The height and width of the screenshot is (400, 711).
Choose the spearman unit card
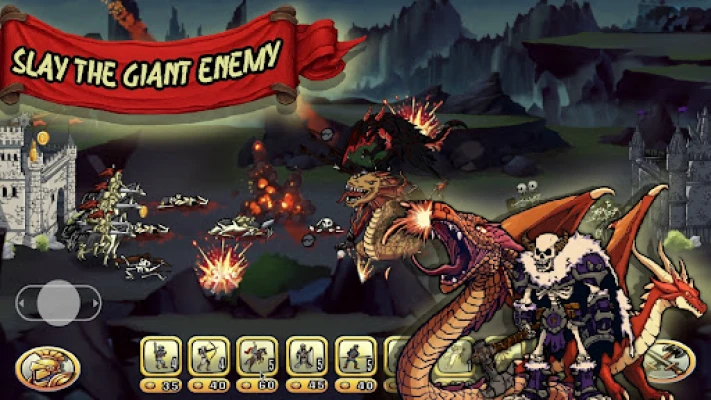355,356
